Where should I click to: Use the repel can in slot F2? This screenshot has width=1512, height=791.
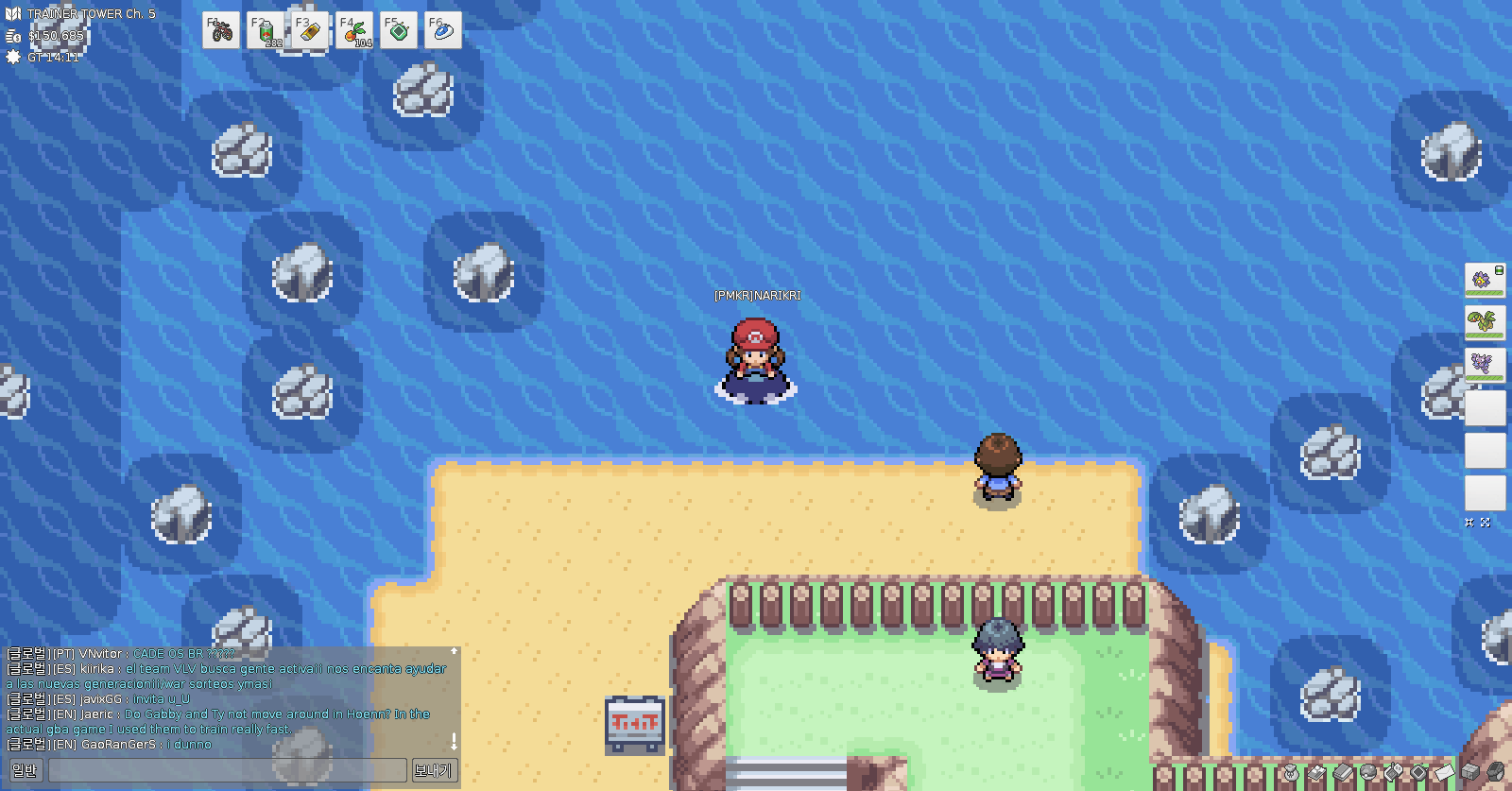point(266,31)
